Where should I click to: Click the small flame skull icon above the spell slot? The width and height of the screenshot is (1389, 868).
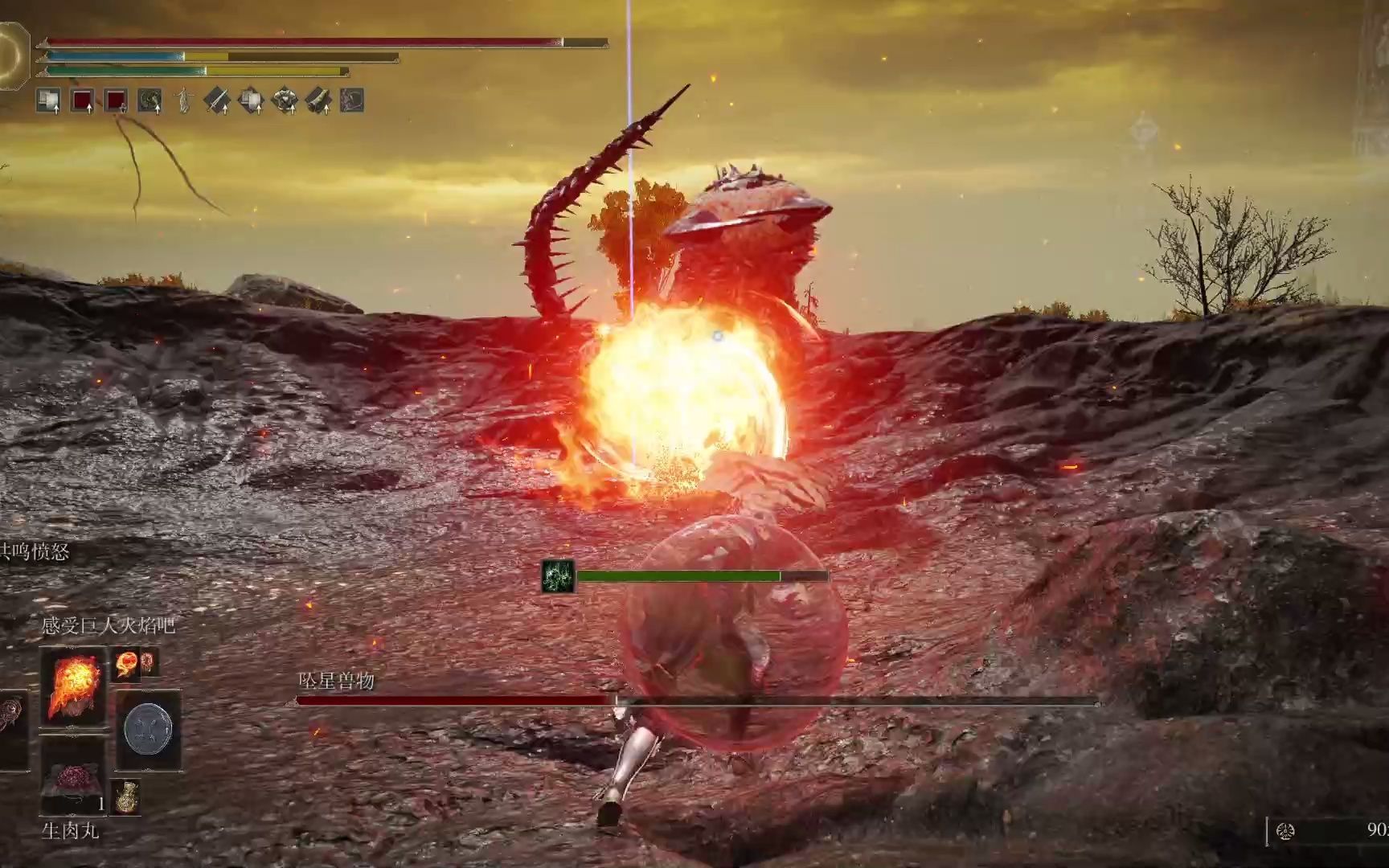[125, 663]
